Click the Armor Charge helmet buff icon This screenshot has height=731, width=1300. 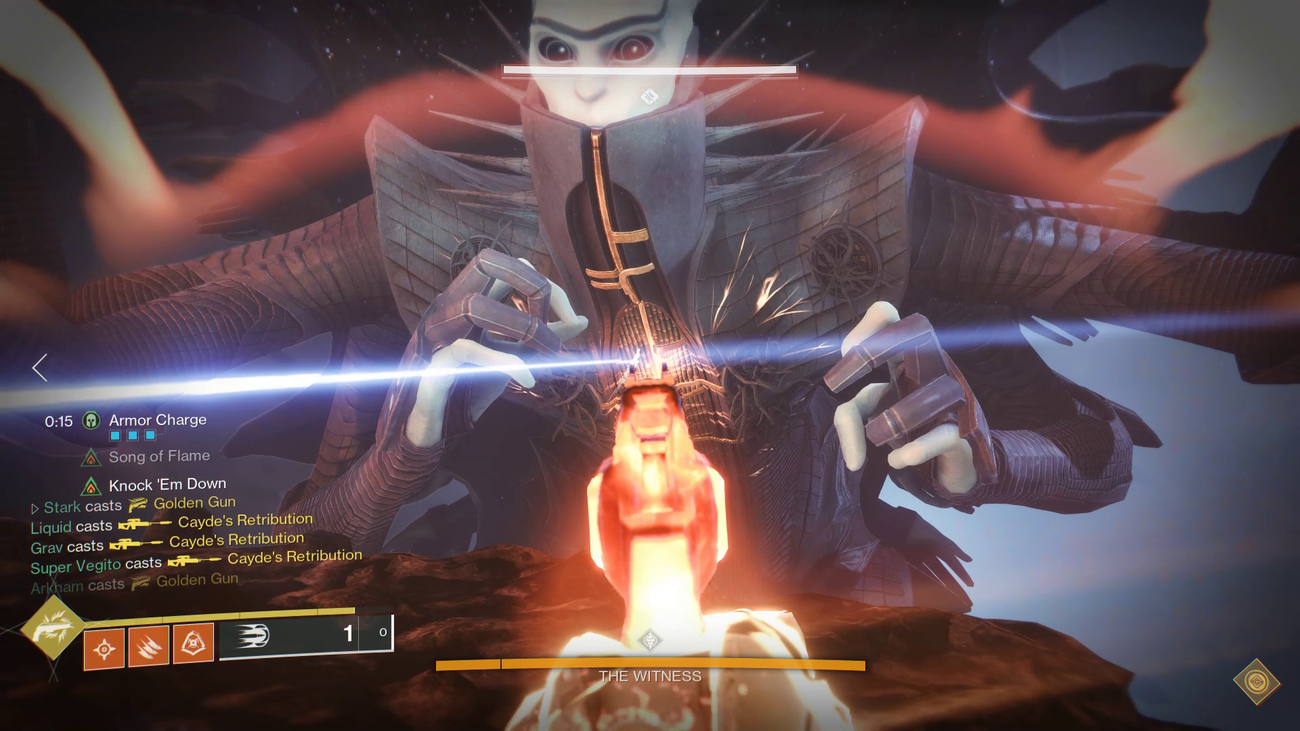tap(89, 420)
